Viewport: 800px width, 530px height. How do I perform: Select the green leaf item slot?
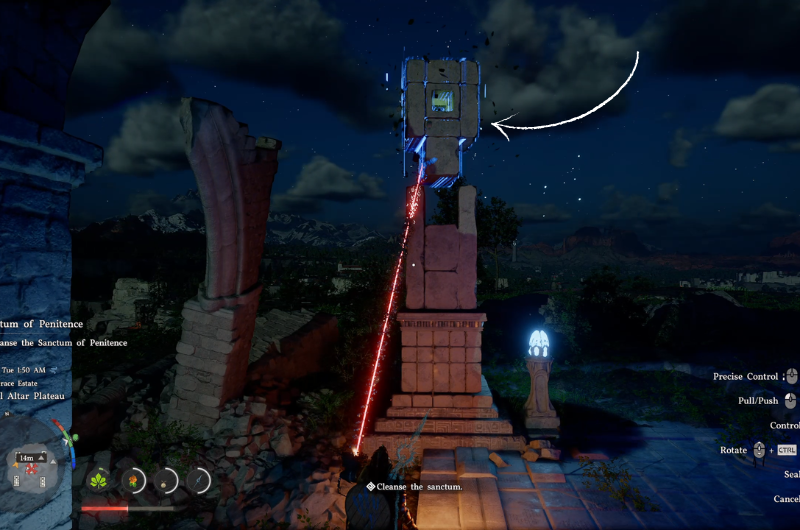click(x=100, y=480)
